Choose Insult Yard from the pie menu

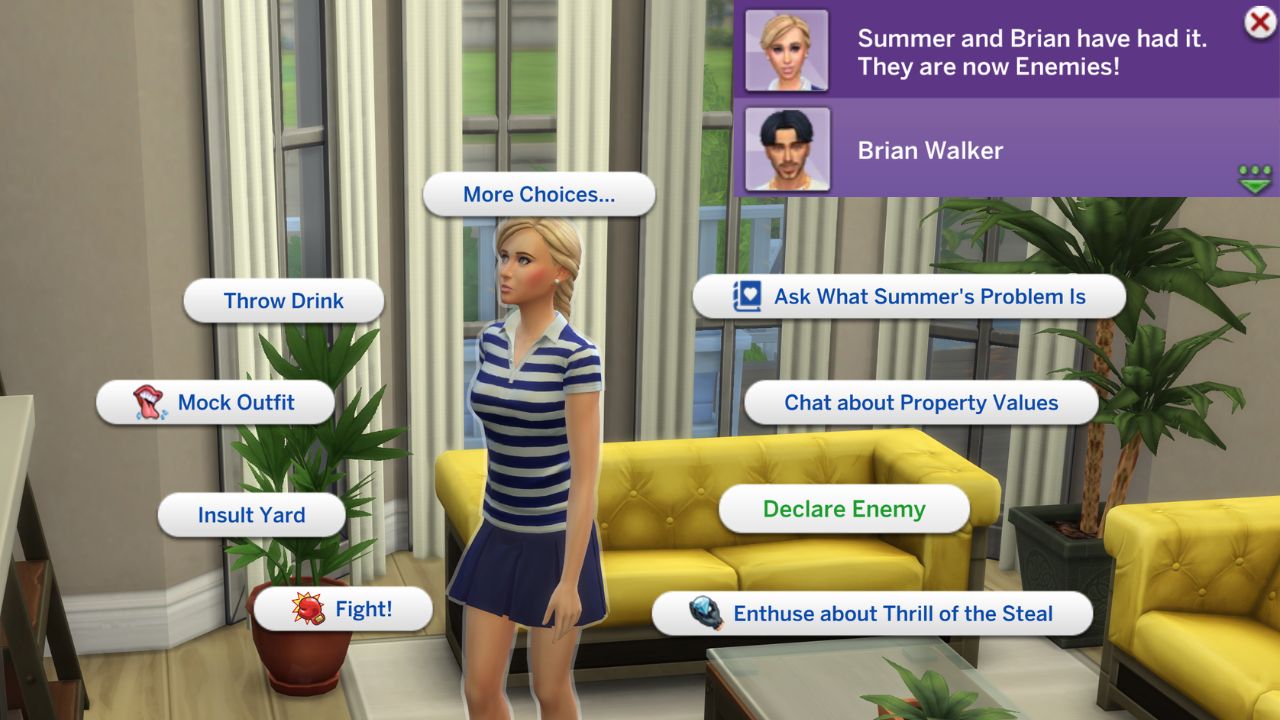(251, 515)
